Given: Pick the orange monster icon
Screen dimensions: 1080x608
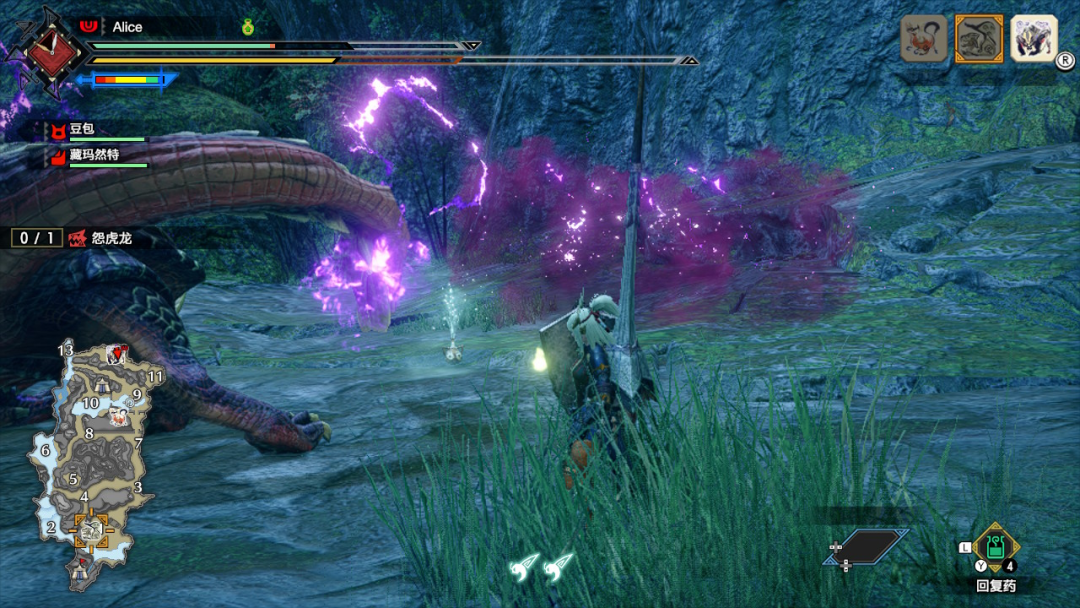Looking at the screenshot, I should [924, 39].
